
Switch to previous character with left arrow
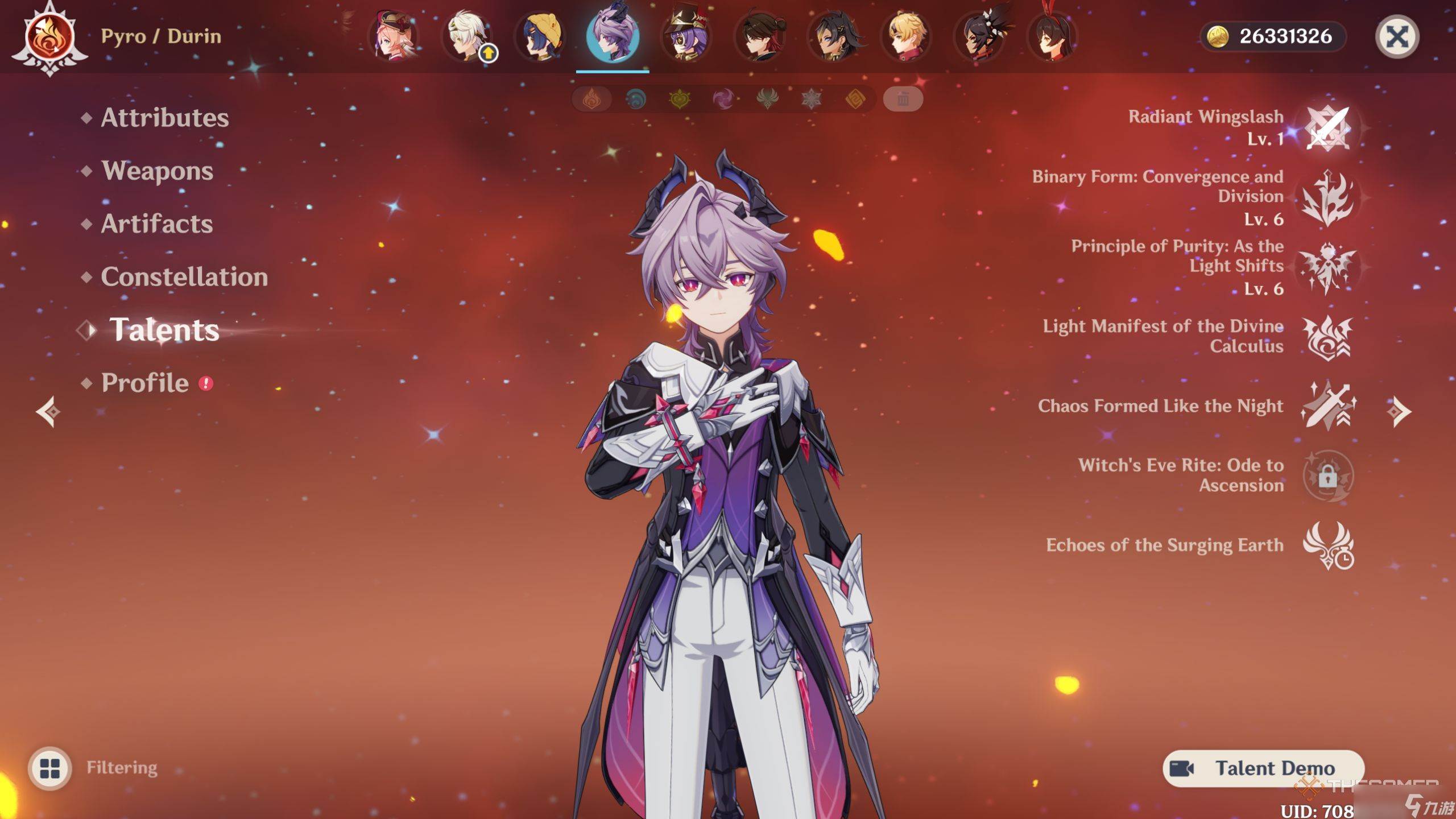point(48,411)
